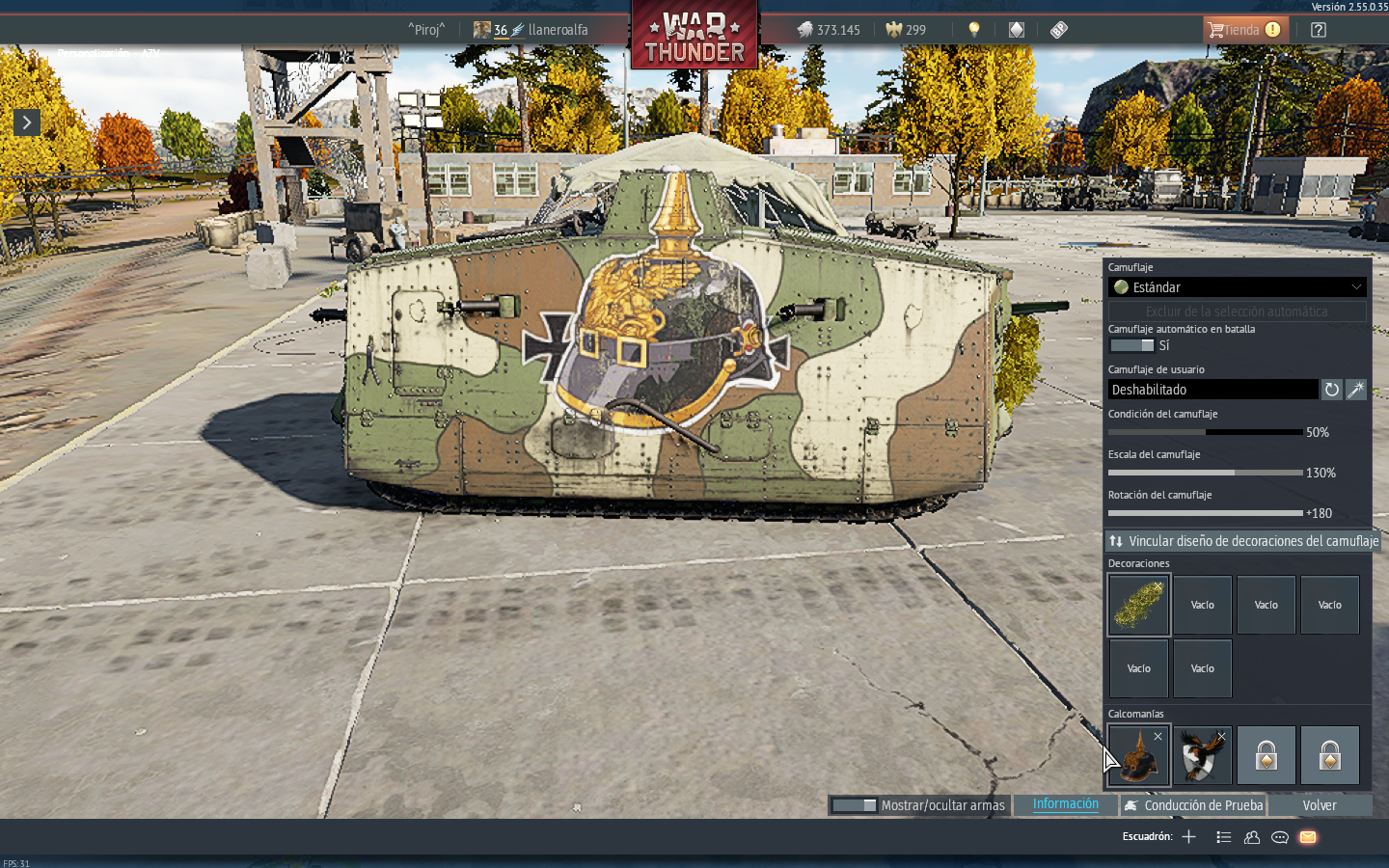Open the player profile llaneroalfa

(557, 30)
